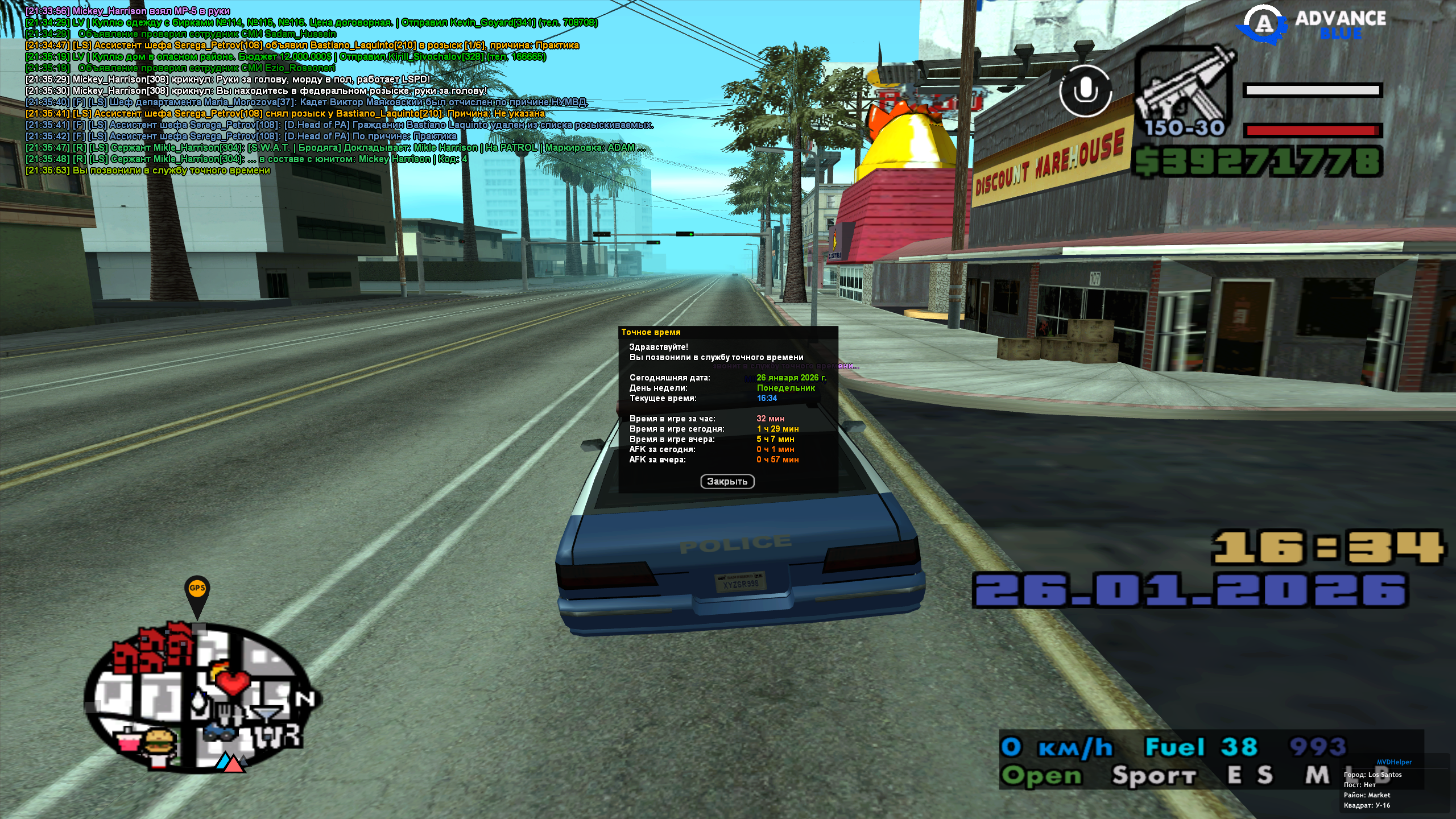
Task: Click the Advance Blue server logo
Action: click(x=1313, y=24)
